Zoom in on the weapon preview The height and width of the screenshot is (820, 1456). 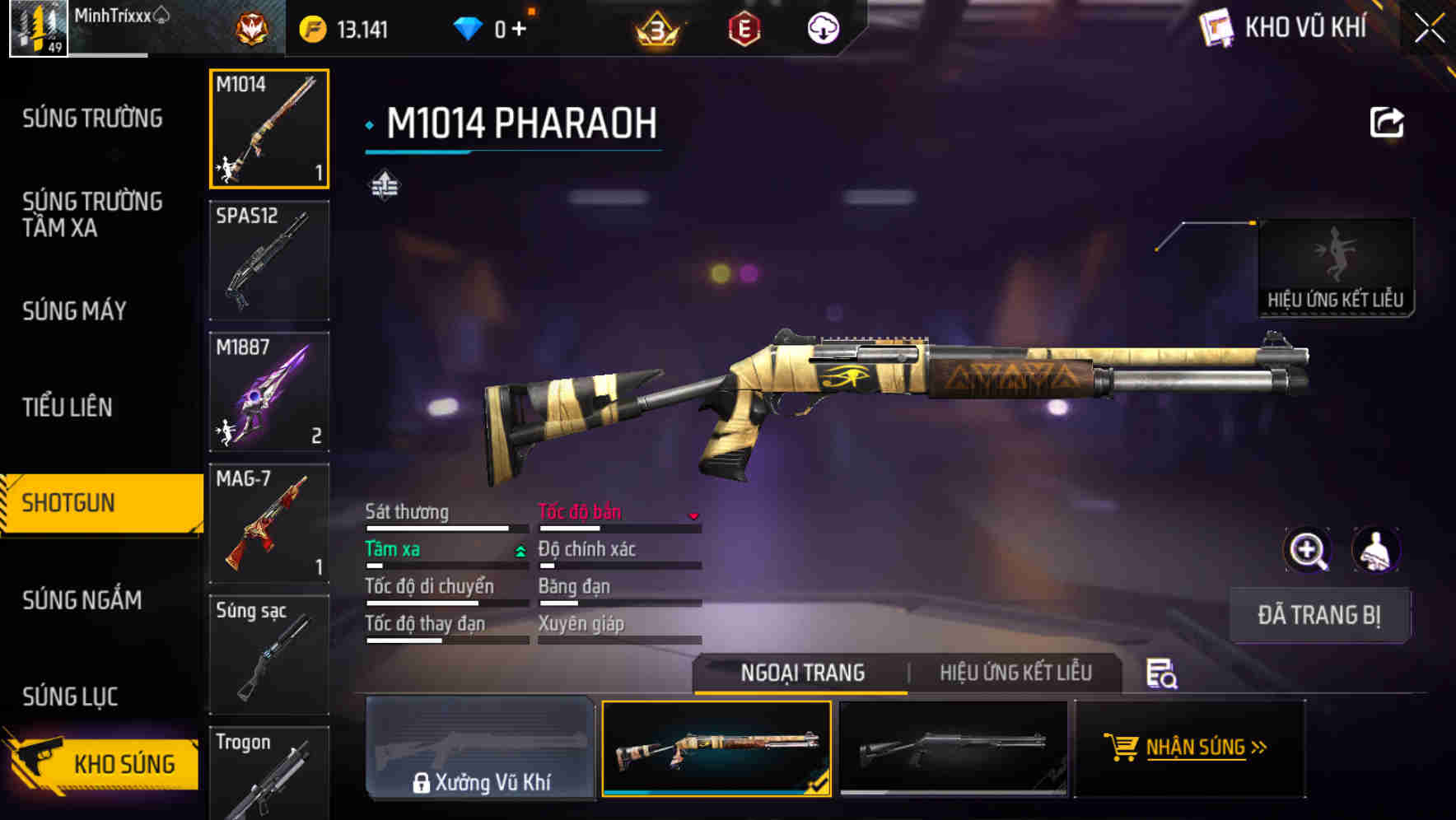point(1307,550)
